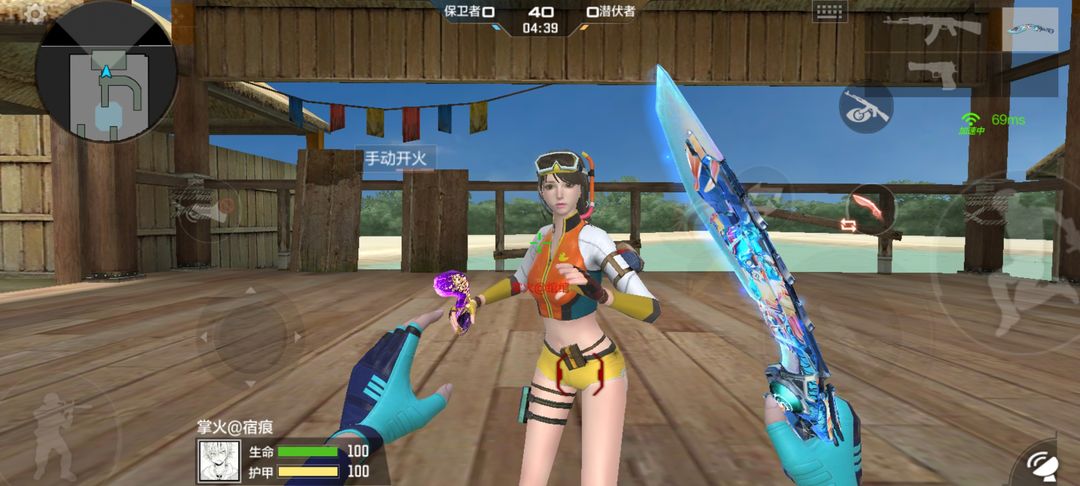Viewport: 1080px width, 486px height.
Task: Tap the movement joystick pad
Action: coord(250,332)
